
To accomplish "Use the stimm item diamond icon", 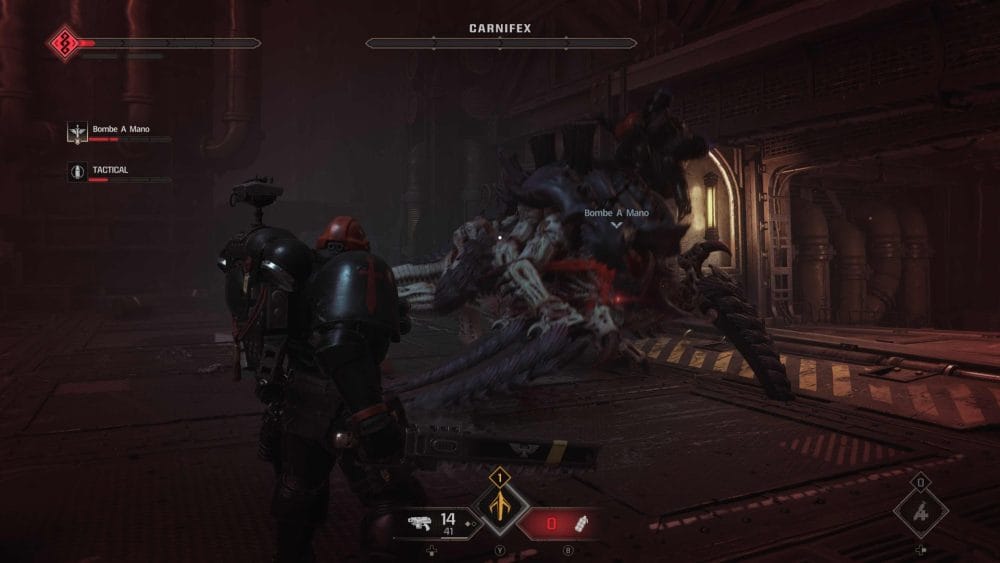I will pos(920,513).
